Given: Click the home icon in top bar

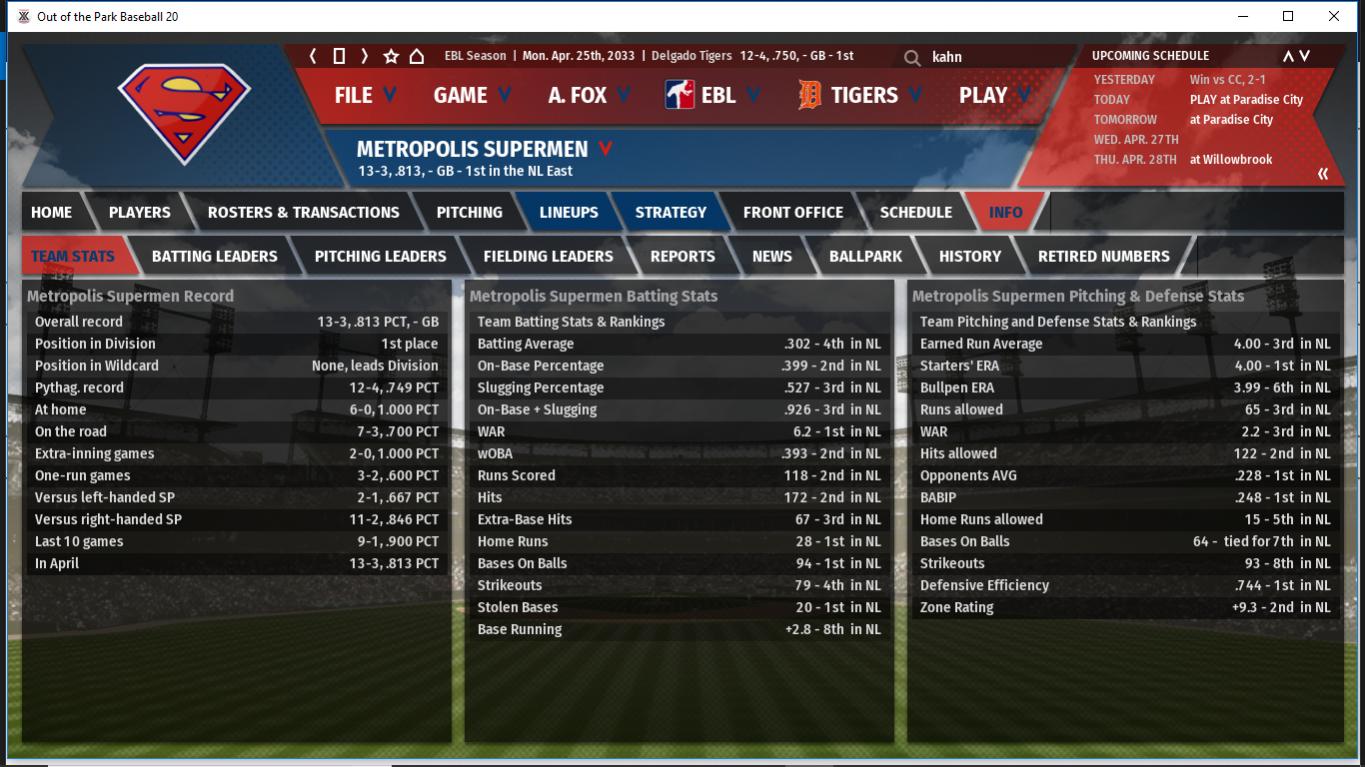Looking at the screenshot, I should point(417,56).
